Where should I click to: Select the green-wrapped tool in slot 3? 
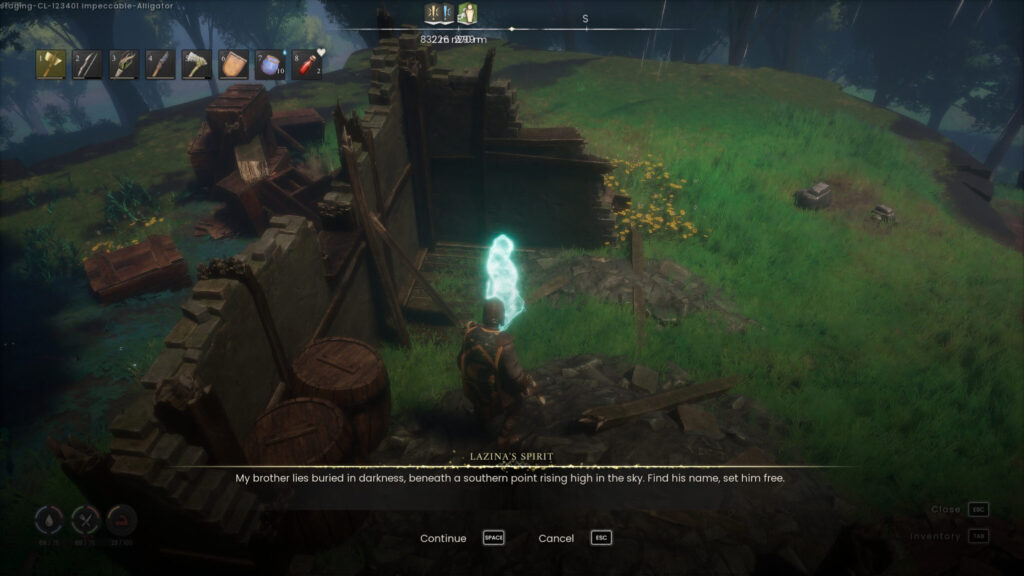125,65
